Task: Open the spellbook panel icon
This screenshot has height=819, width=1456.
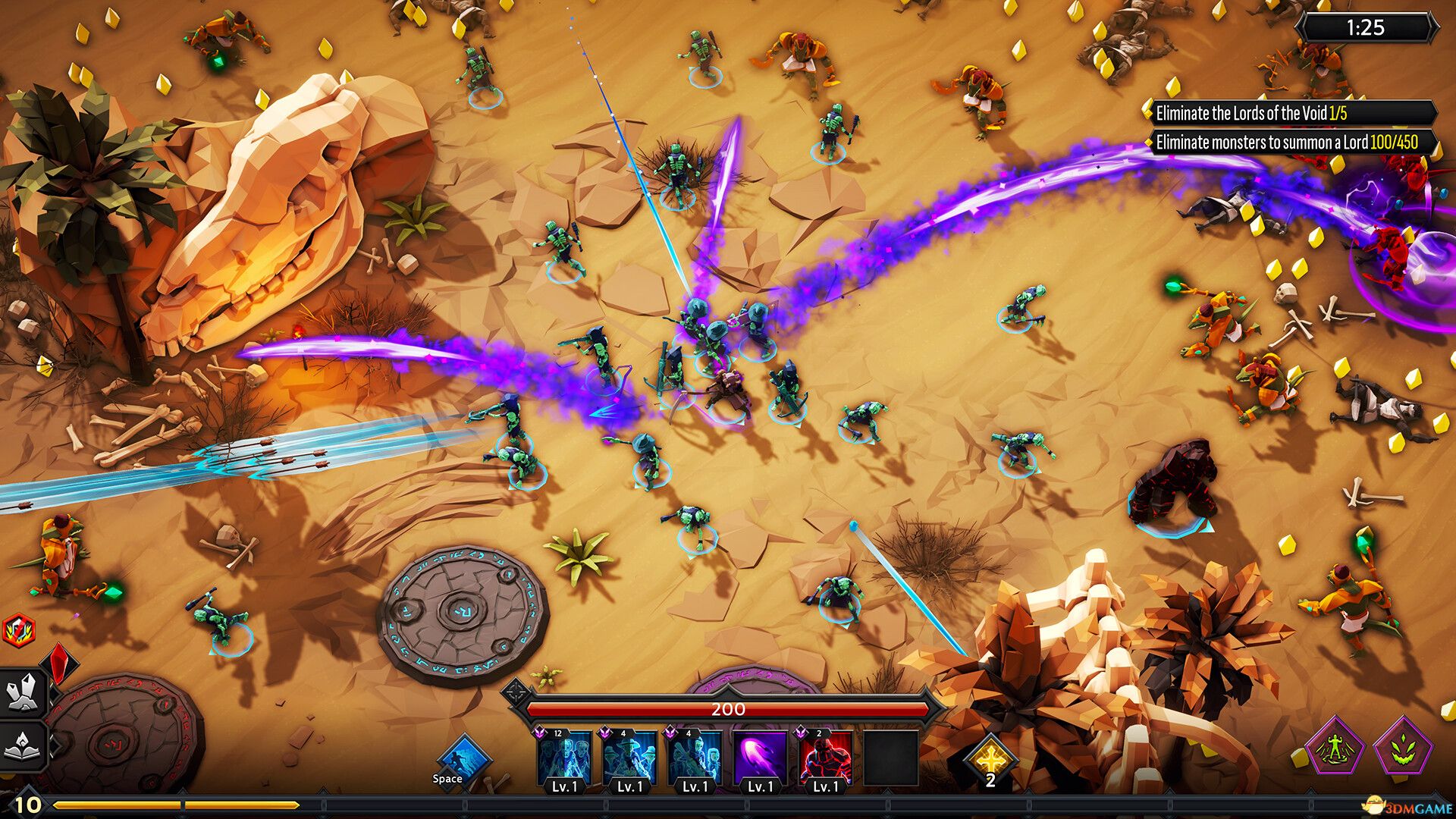Action: (x=21, y=746)
